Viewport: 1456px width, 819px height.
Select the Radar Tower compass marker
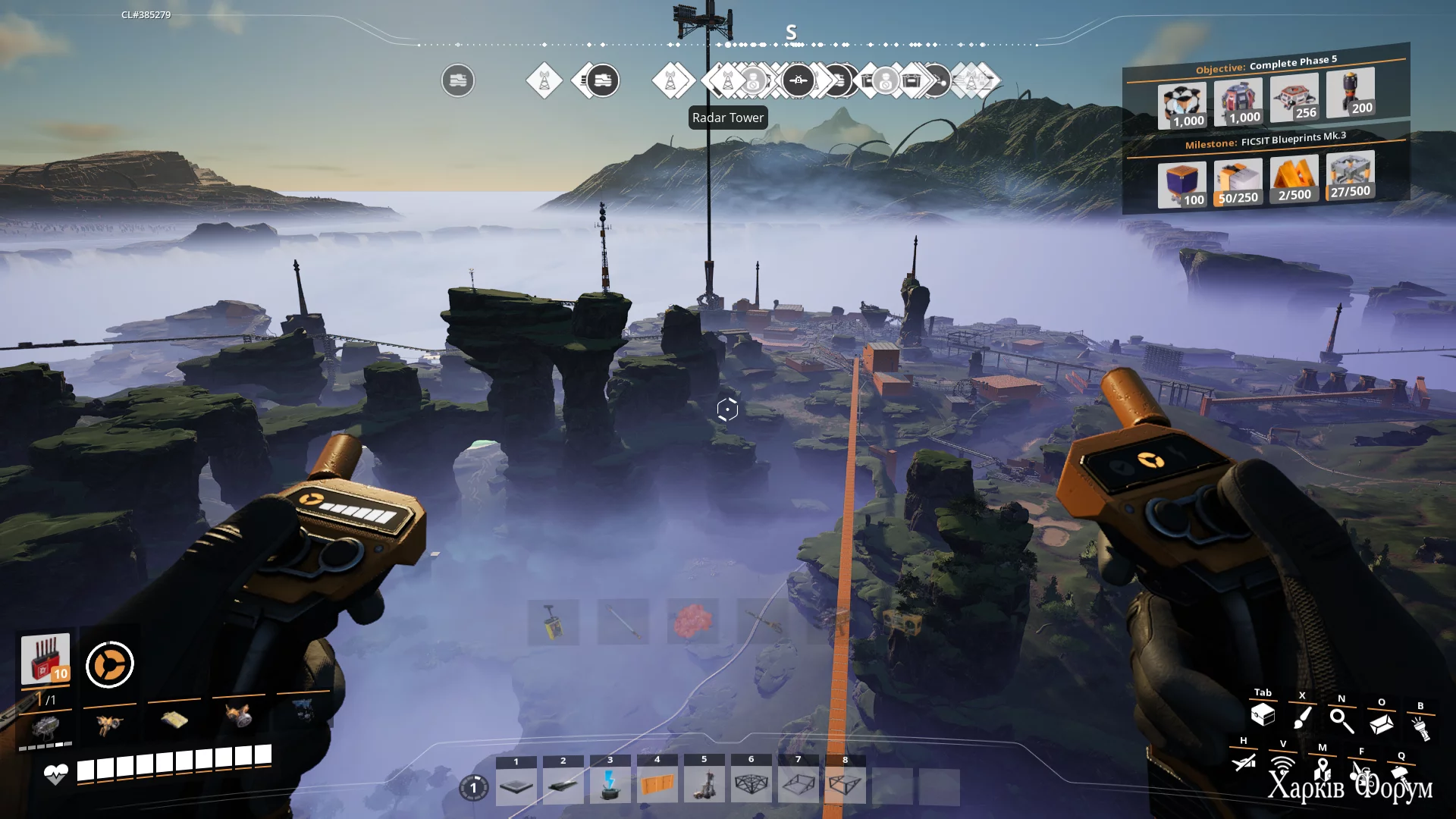[728, 80]
